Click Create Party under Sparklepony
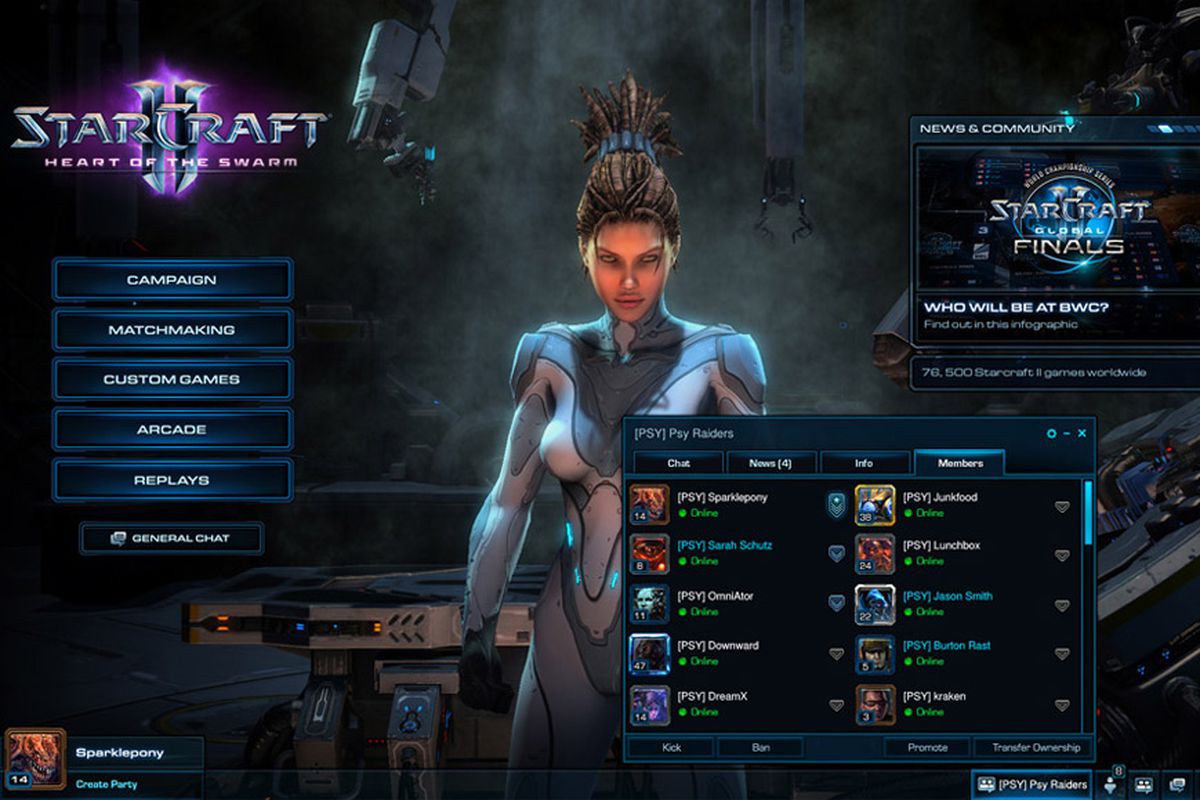The image size is (1200, 800). [106, 784]
